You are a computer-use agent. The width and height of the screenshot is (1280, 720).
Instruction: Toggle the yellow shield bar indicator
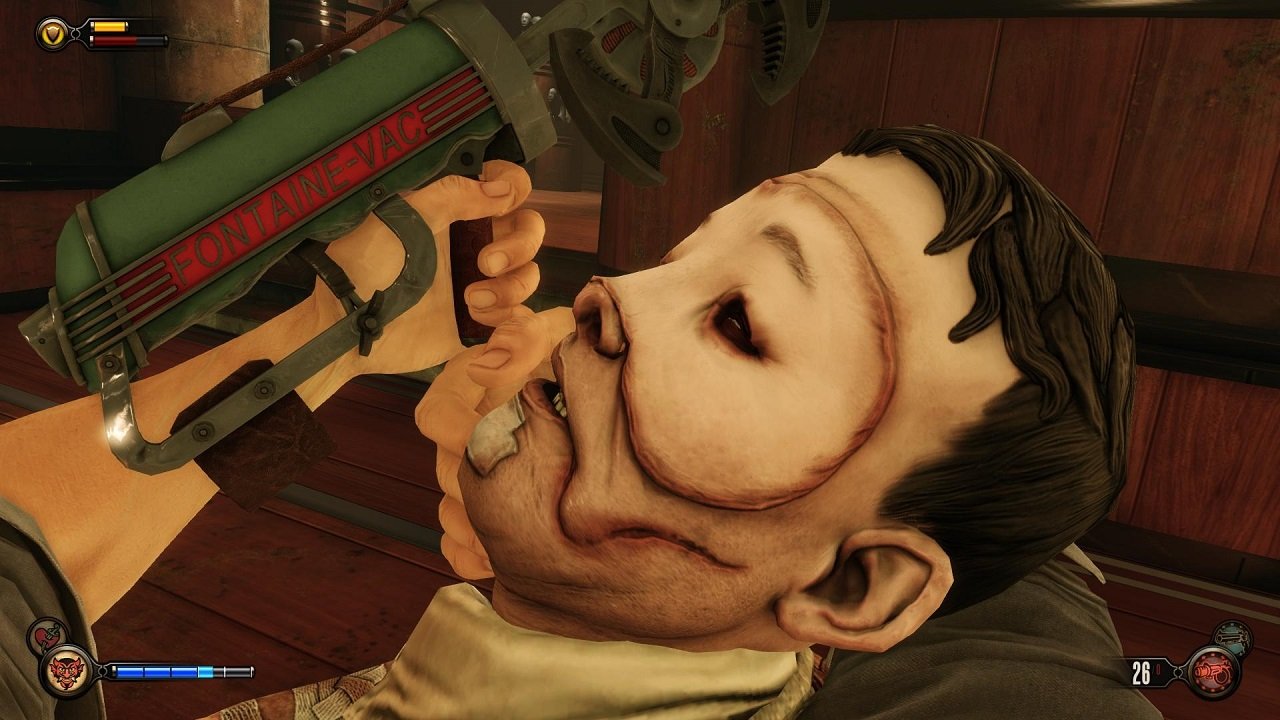tap(109, 26)
